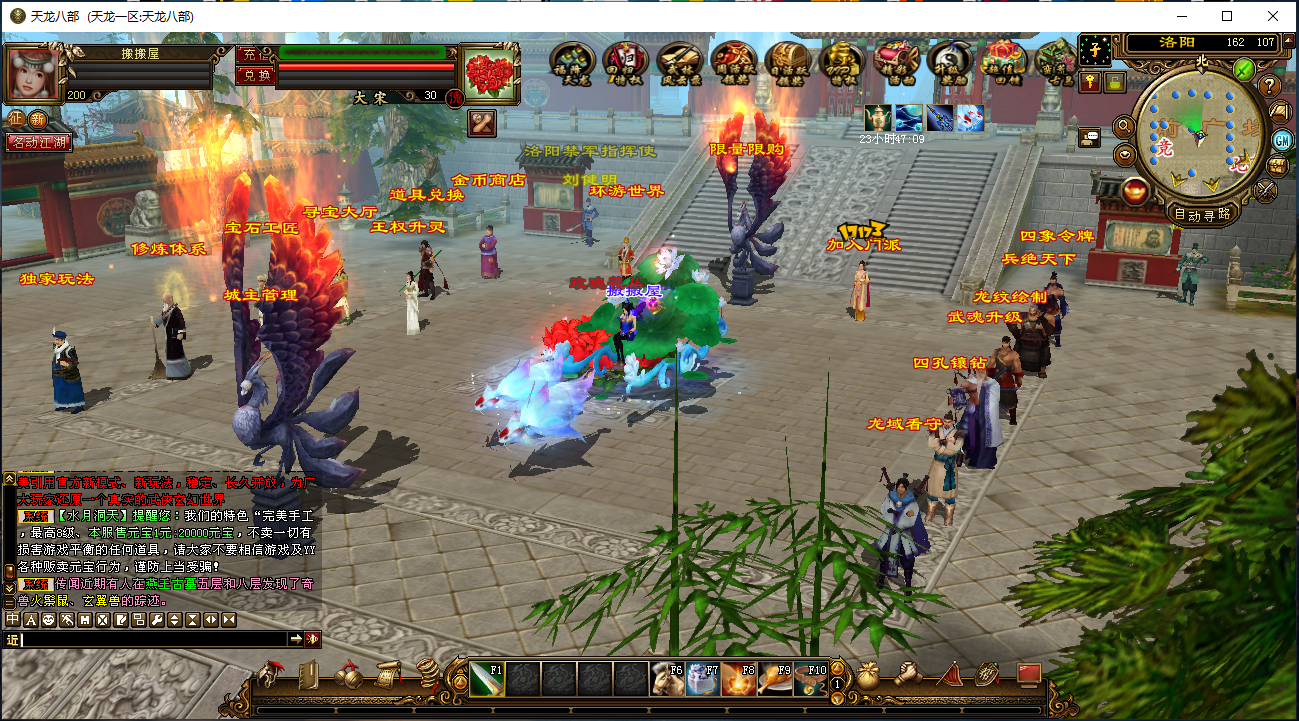Open the 名动江湖 red button
Viewport: 1299px width, 721px height.
(x=38, y=143)
